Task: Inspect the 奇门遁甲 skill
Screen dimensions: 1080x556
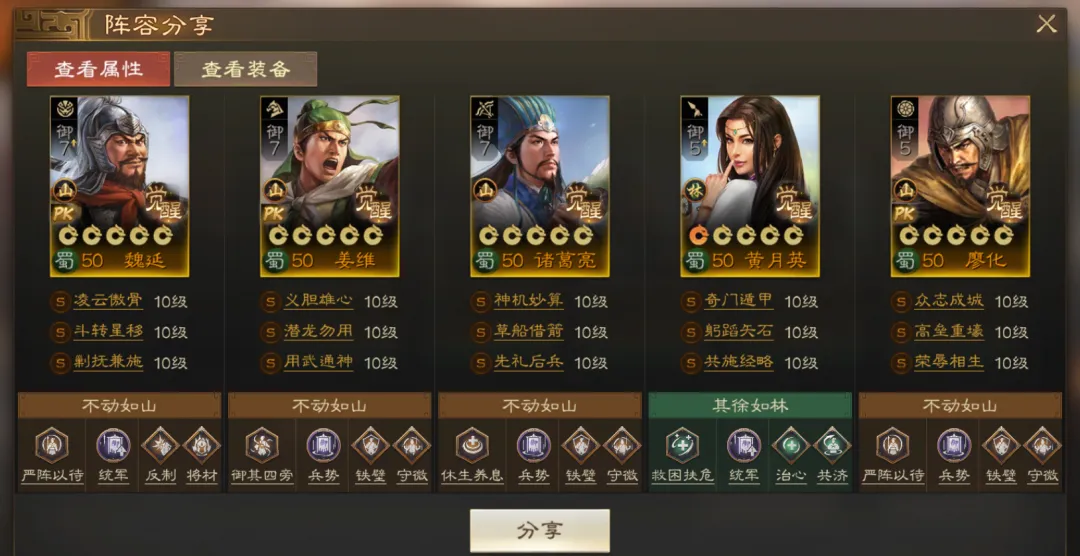Action: (738, 301)
